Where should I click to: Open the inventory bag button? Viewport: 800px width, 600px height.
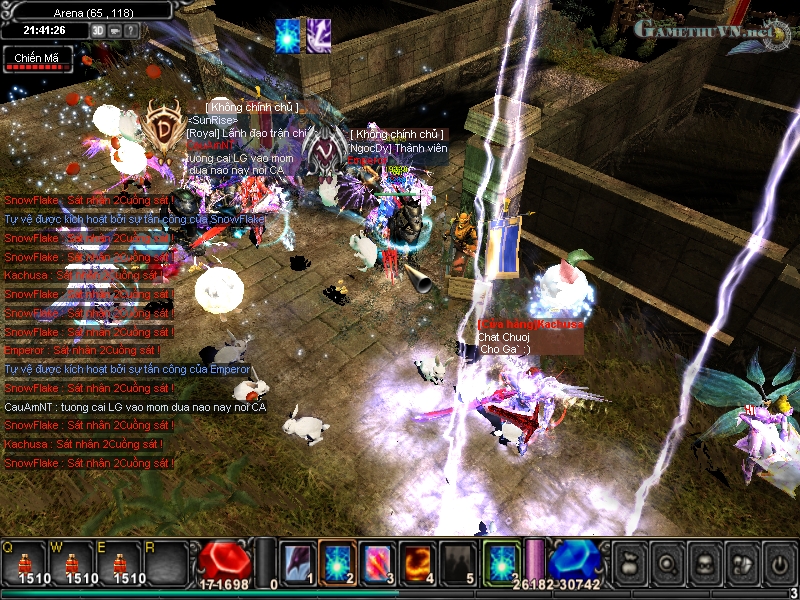[x=629, y=564]
